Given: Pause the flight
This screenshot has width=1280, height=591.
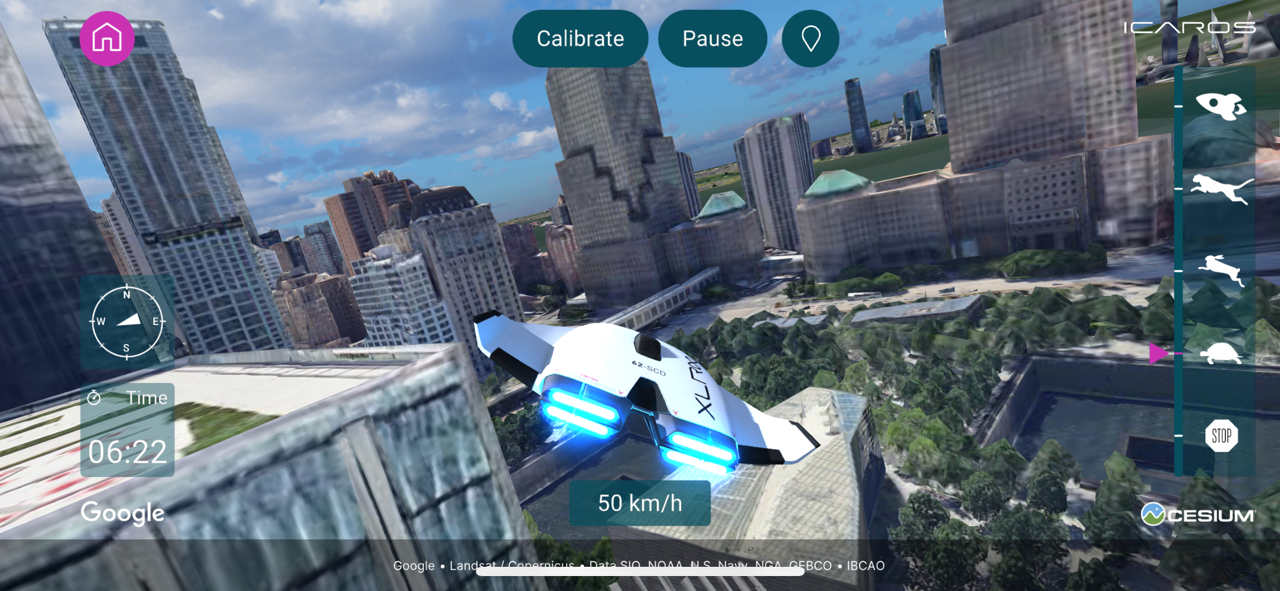Looking at the screenshot, I should [712, 39].
